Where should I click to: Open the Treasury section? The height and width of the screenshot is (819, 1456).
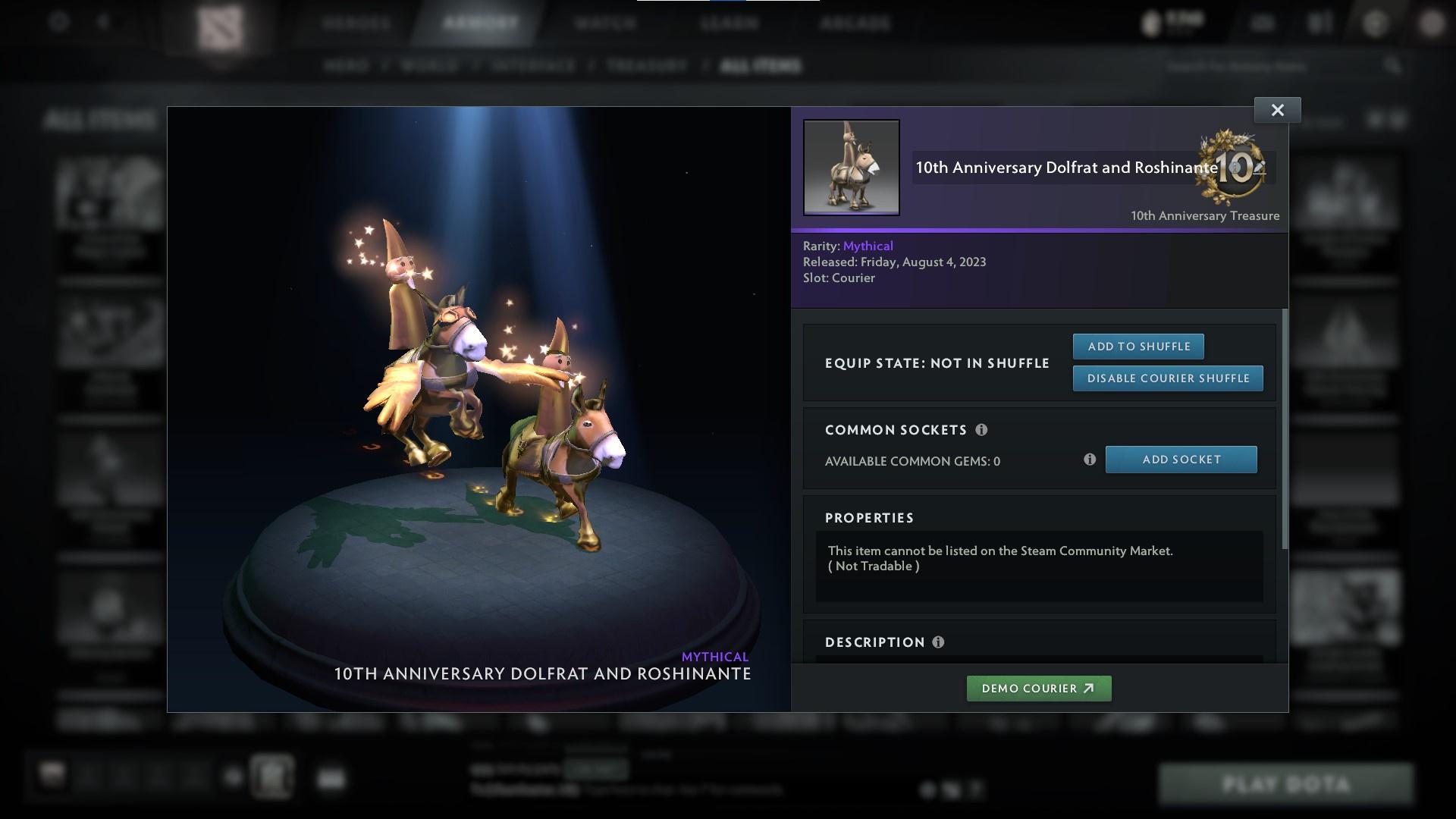click(x=644, y=66)
